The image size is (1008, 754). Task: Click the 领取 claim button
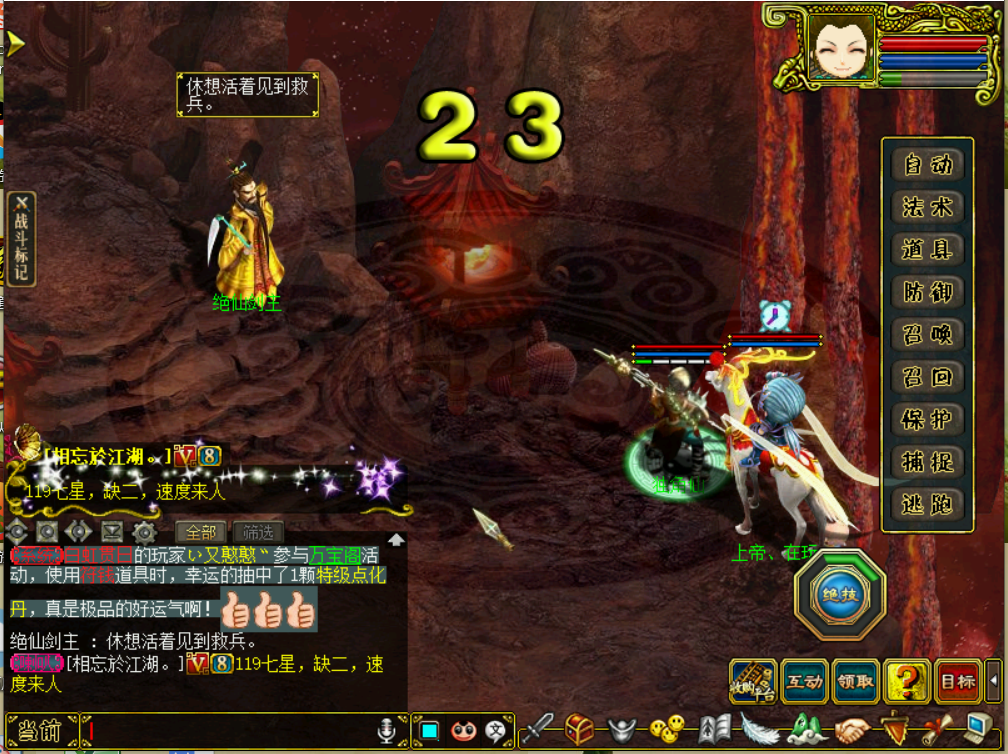[856, 682]
